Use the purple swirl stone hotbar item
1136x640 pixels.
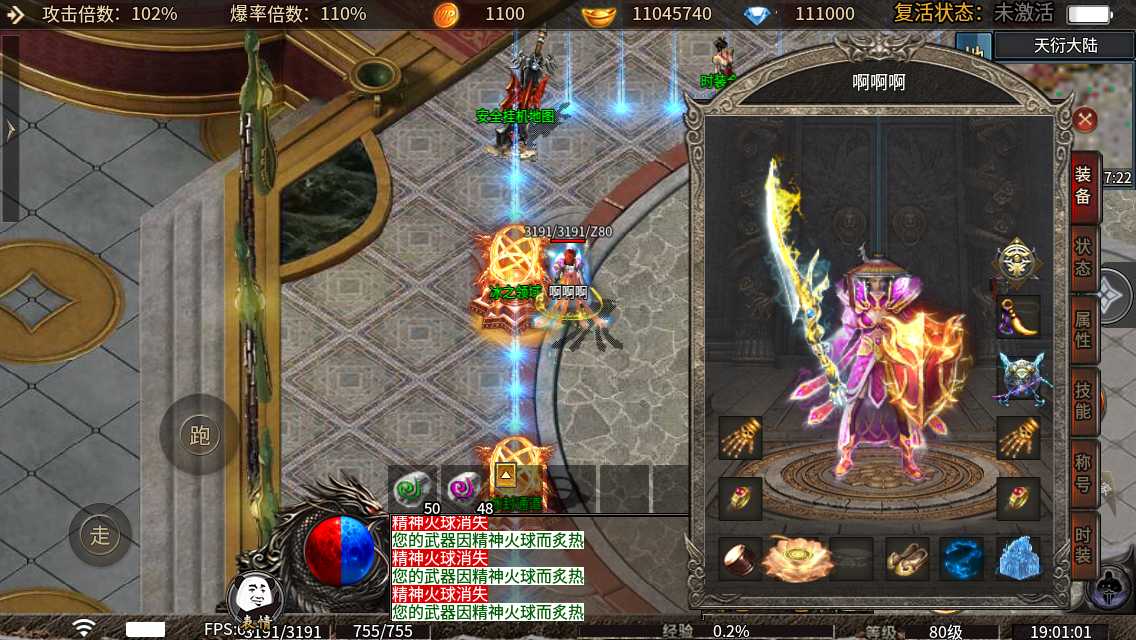point(462,489)
